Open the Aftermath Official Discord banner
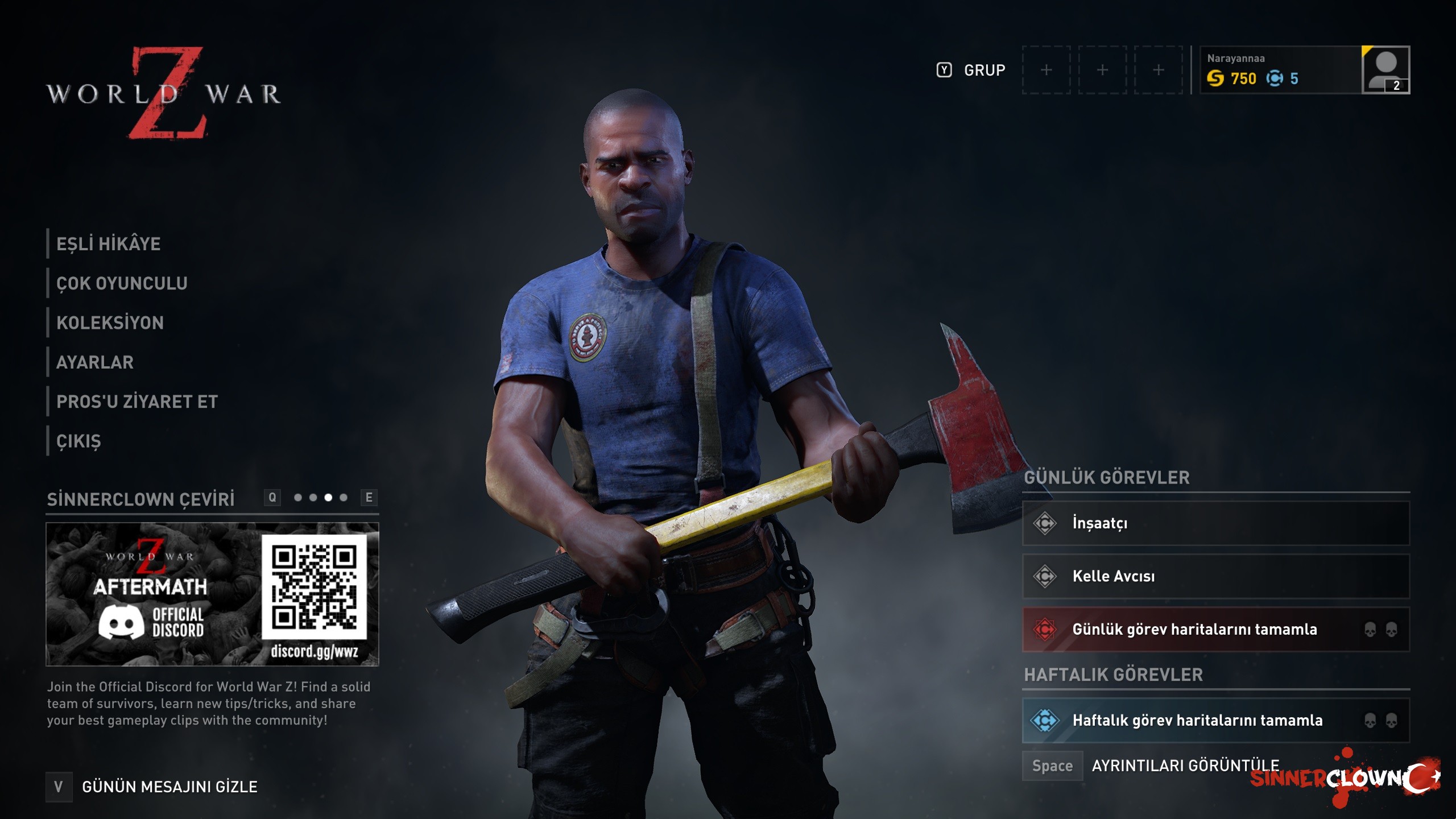This screenshot has height=819, width=1456. pos(212,594)
